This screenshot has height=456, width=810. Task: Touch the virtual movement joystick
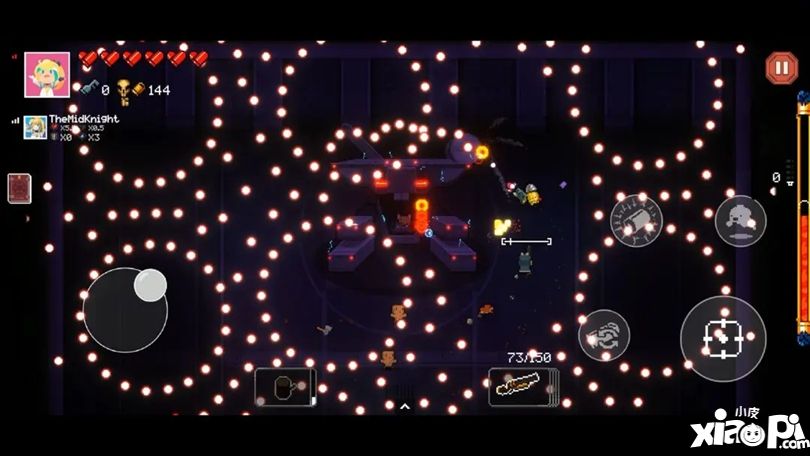tap(126, 309)
